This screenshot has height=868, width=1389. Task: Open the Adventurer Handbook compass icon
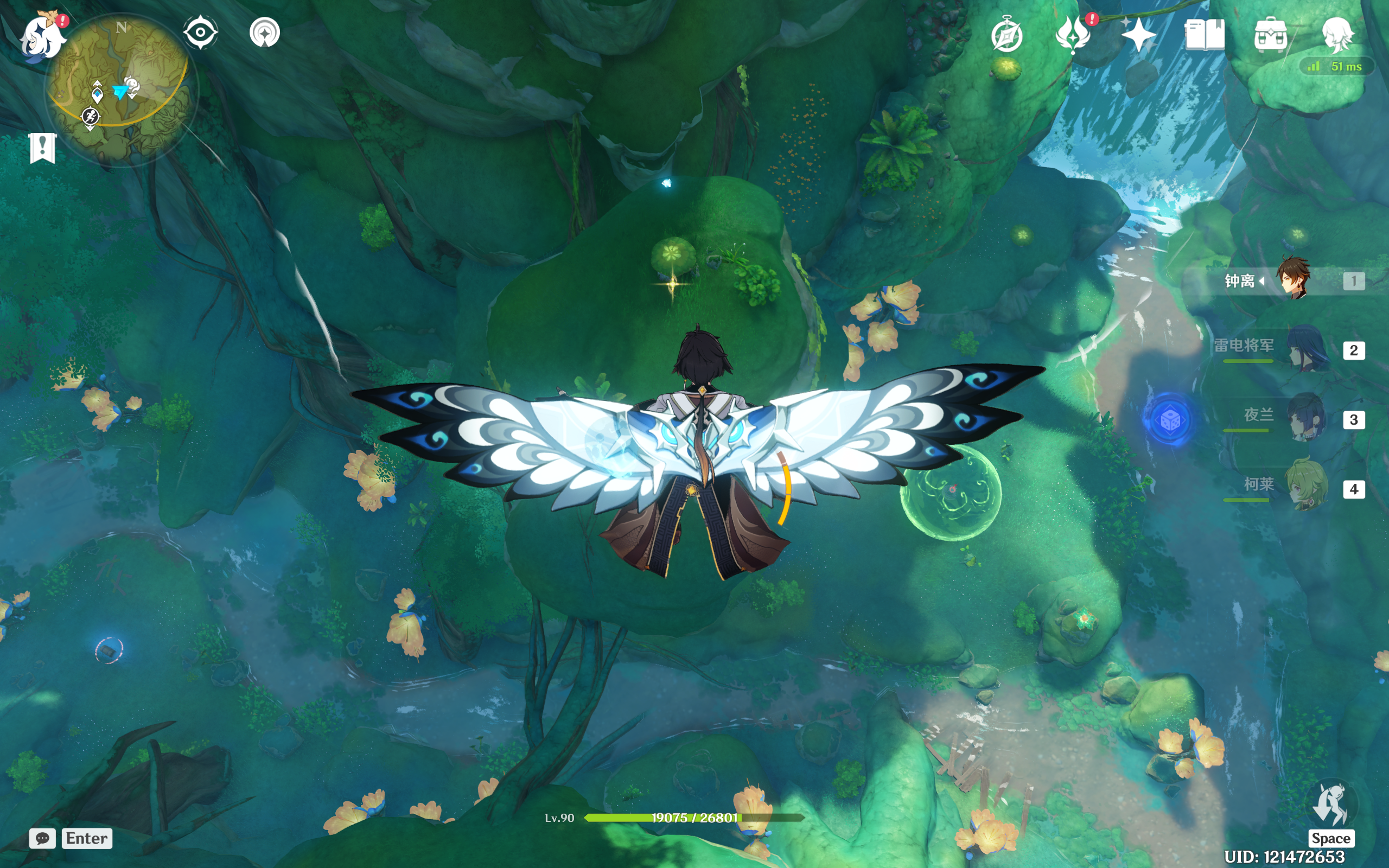(1006, 36)
